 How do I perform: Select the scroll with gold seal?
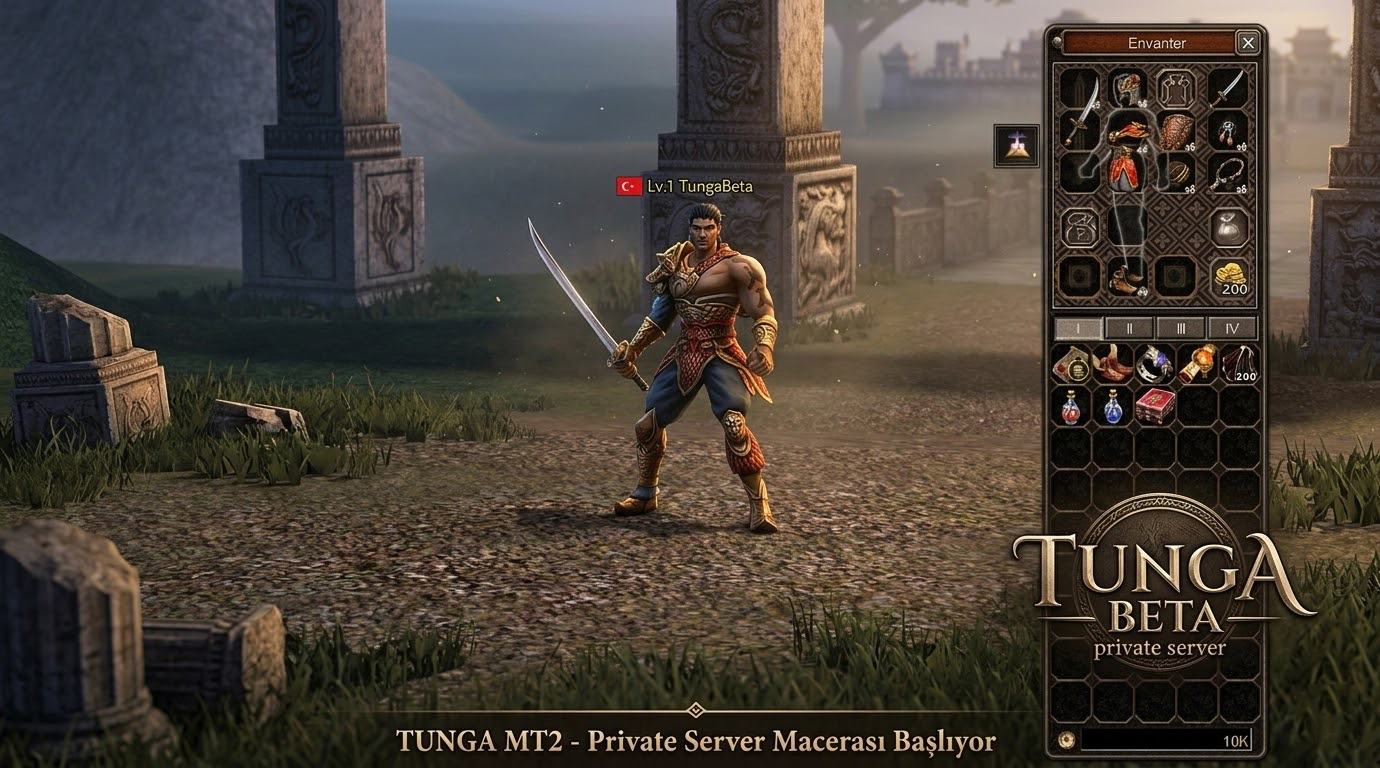tap(1071, 364)
